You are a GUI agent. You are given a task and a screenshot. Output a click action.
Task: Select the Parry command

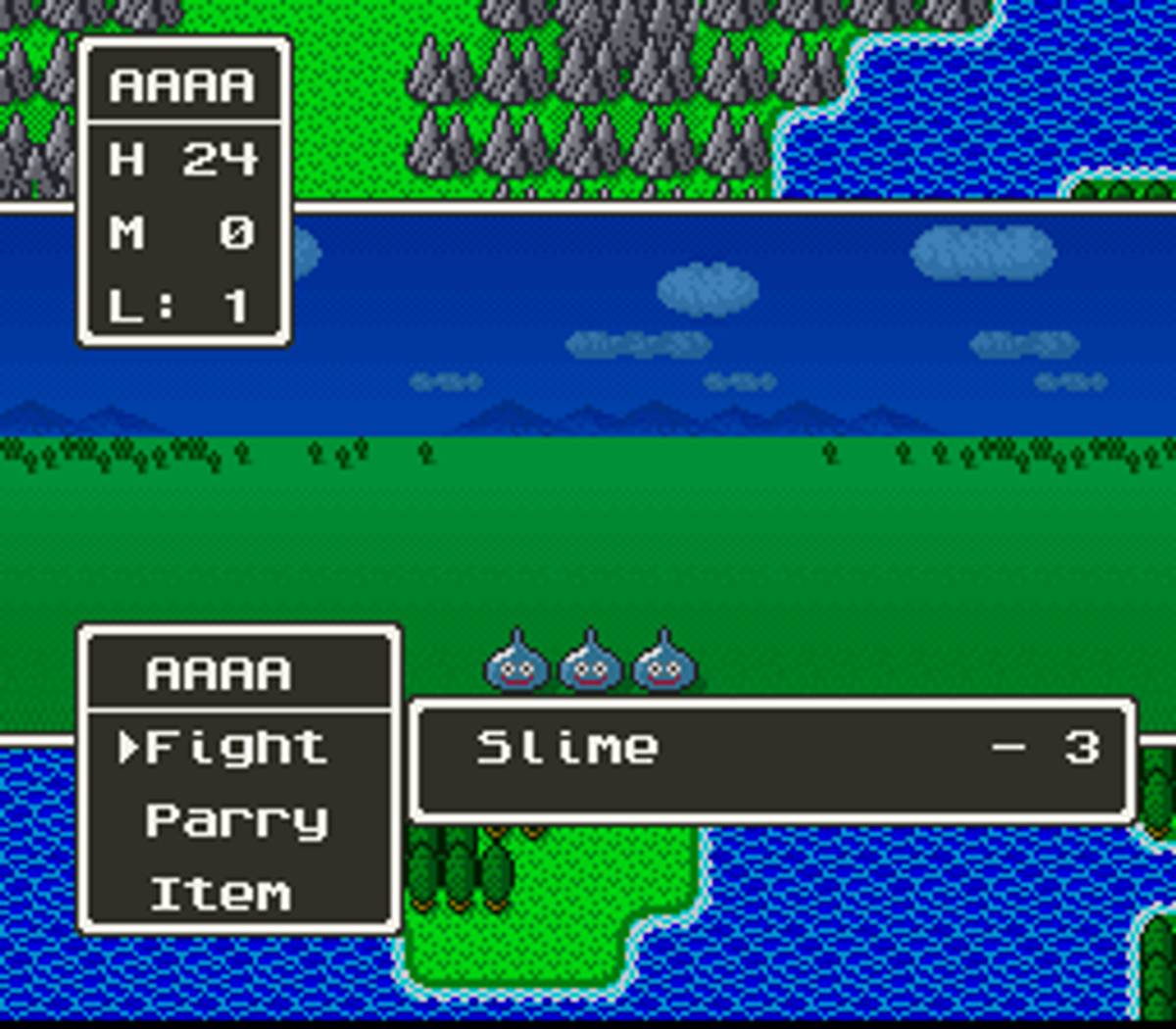click(235, 821)
